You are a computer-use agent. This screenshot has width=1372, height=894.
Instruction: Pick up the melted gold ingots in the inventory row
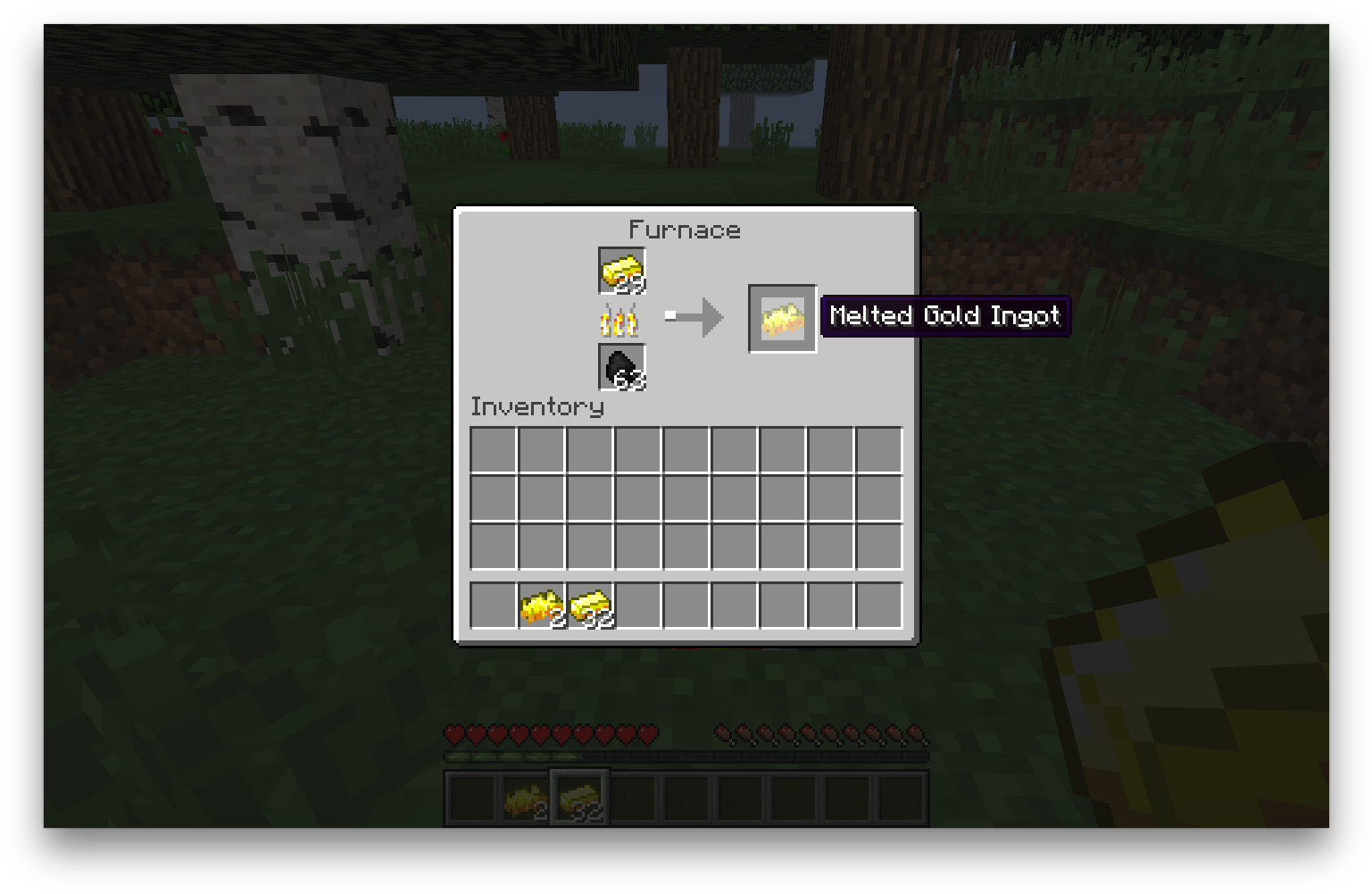coord(541,605)
